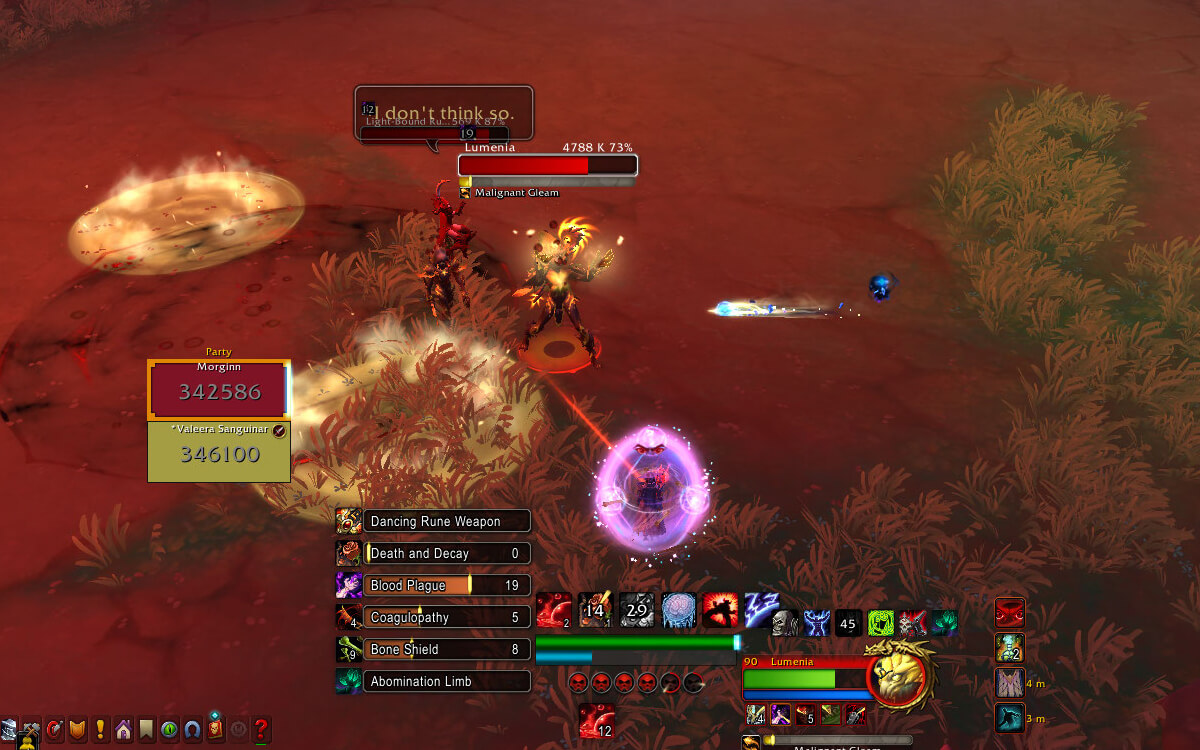Open the red question mark help button
The height and width of the screenshot is (750, 1200).
click(x=262, y=729)
